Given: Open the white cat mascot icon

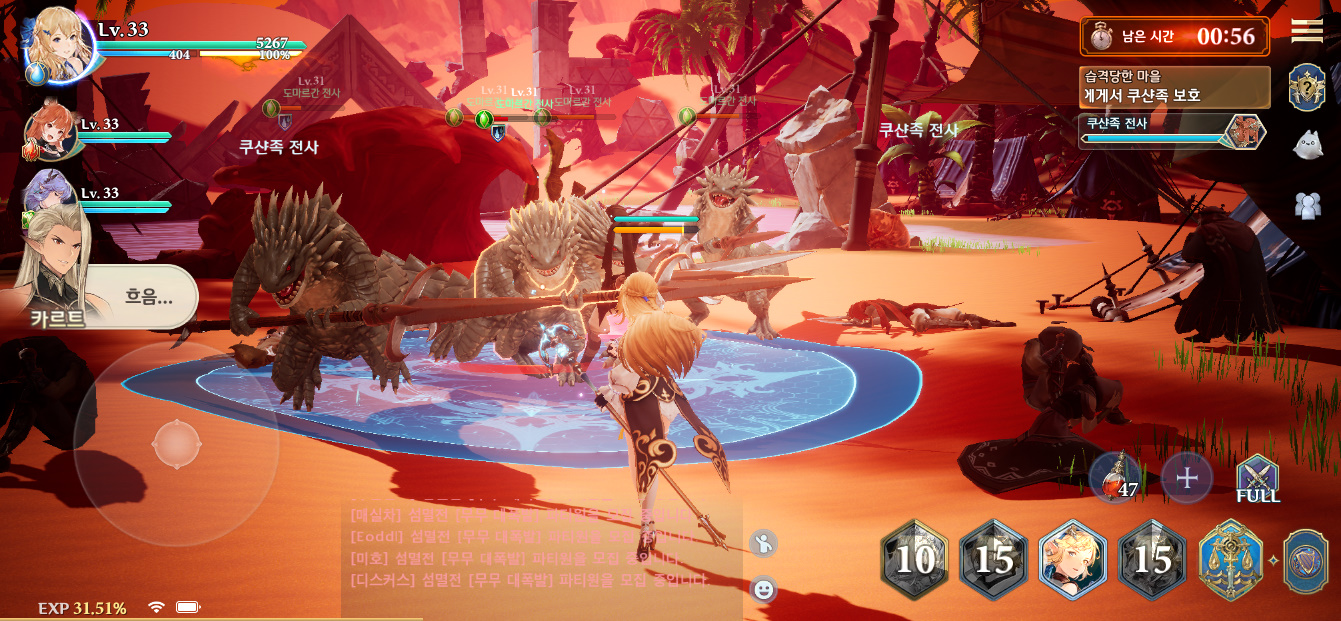Looking at the screenshot, I should tap(1307, 146).
